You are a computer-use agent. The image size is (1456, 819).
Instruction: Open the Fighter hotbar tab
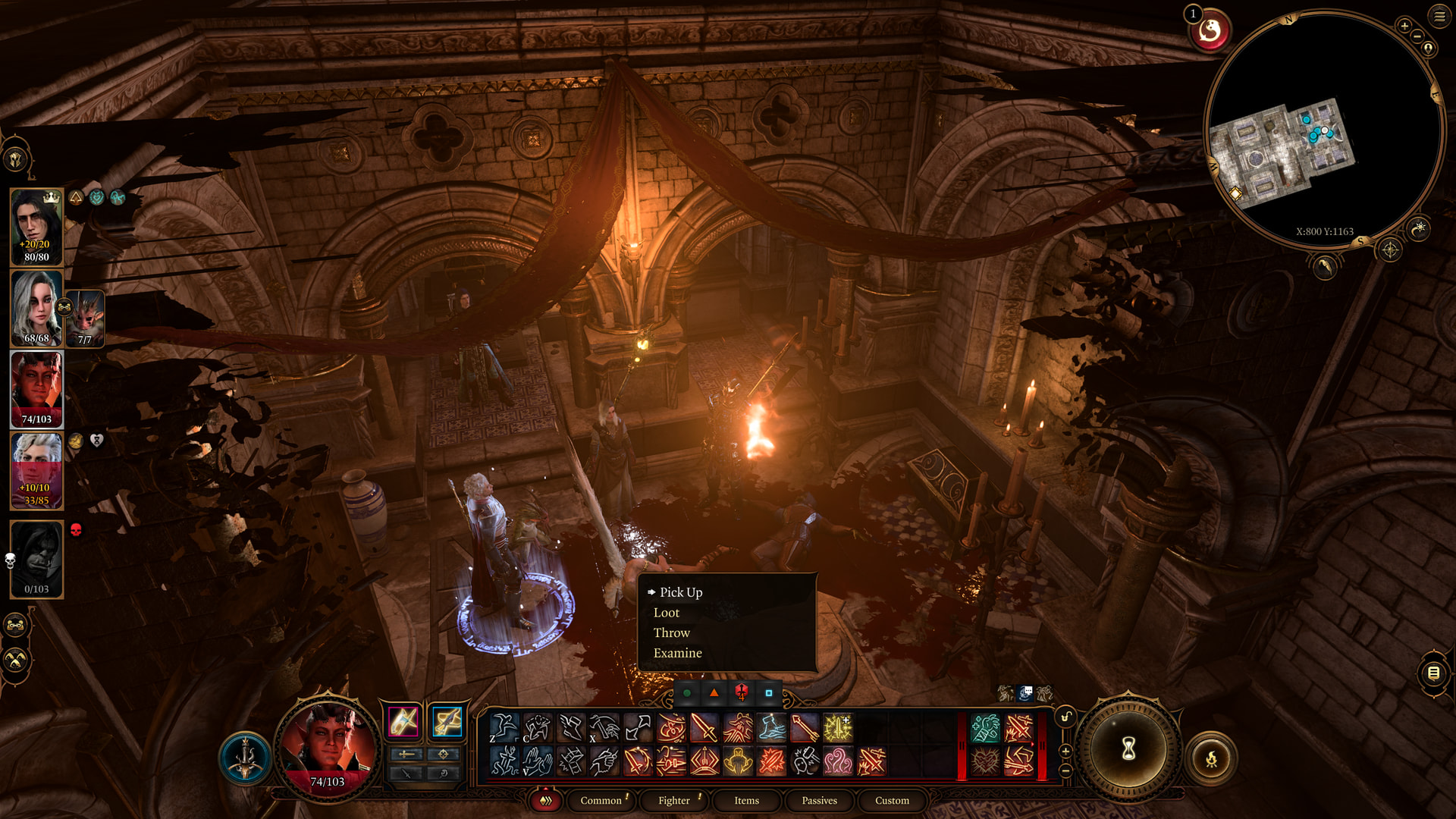(673, 800)
